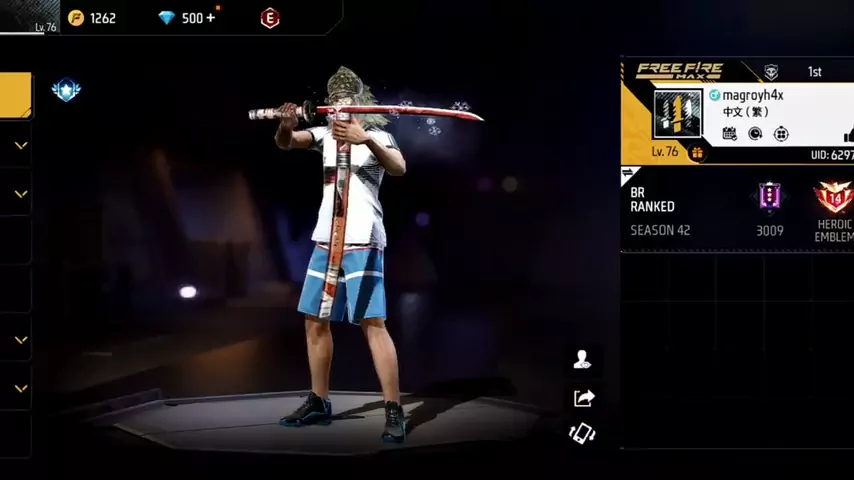Tap the four-dot circle icon in profile
The width and height of the screenshot is (854, 480).
781,133
